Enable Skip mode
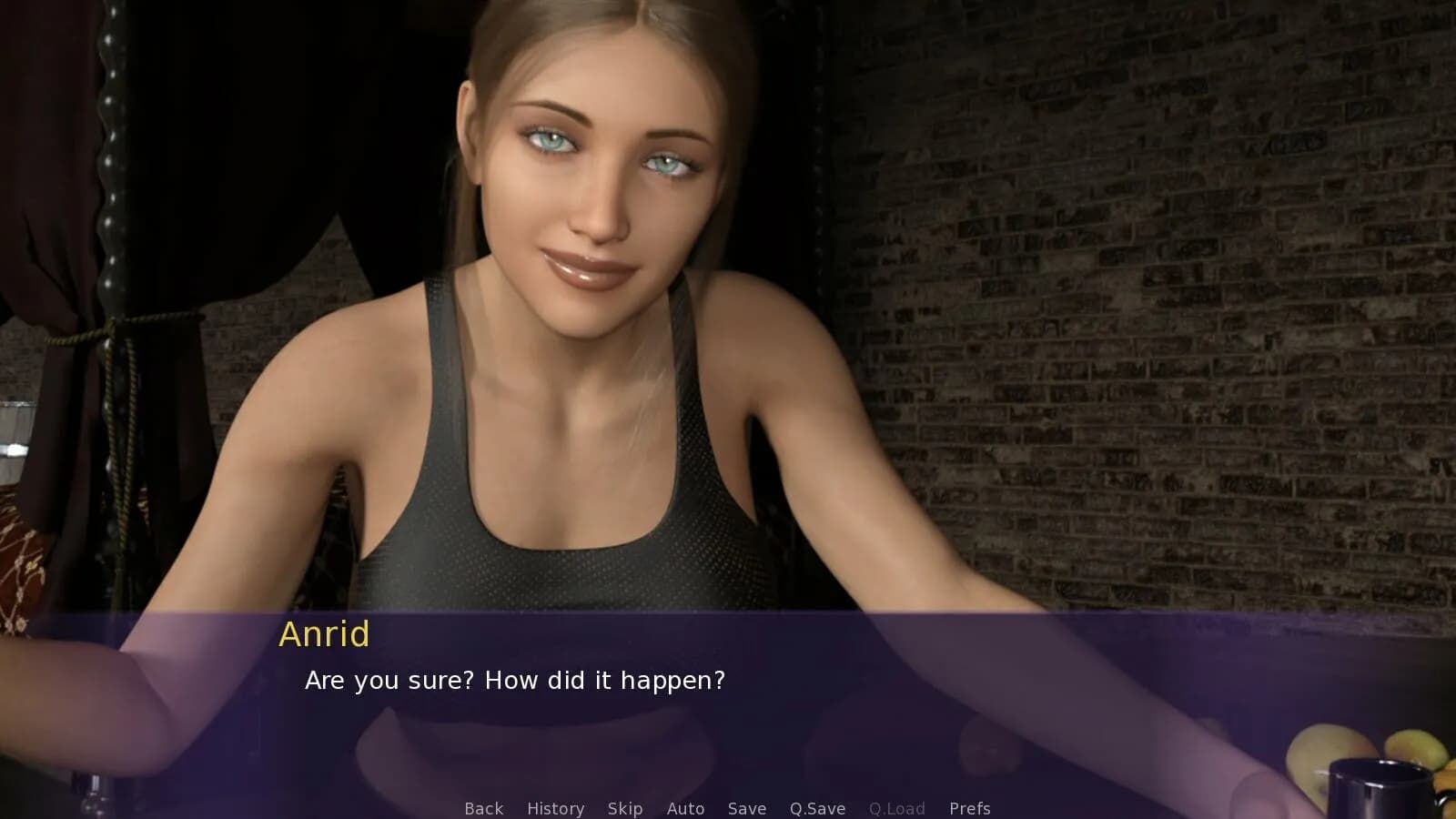 click(x=624, y=808)
